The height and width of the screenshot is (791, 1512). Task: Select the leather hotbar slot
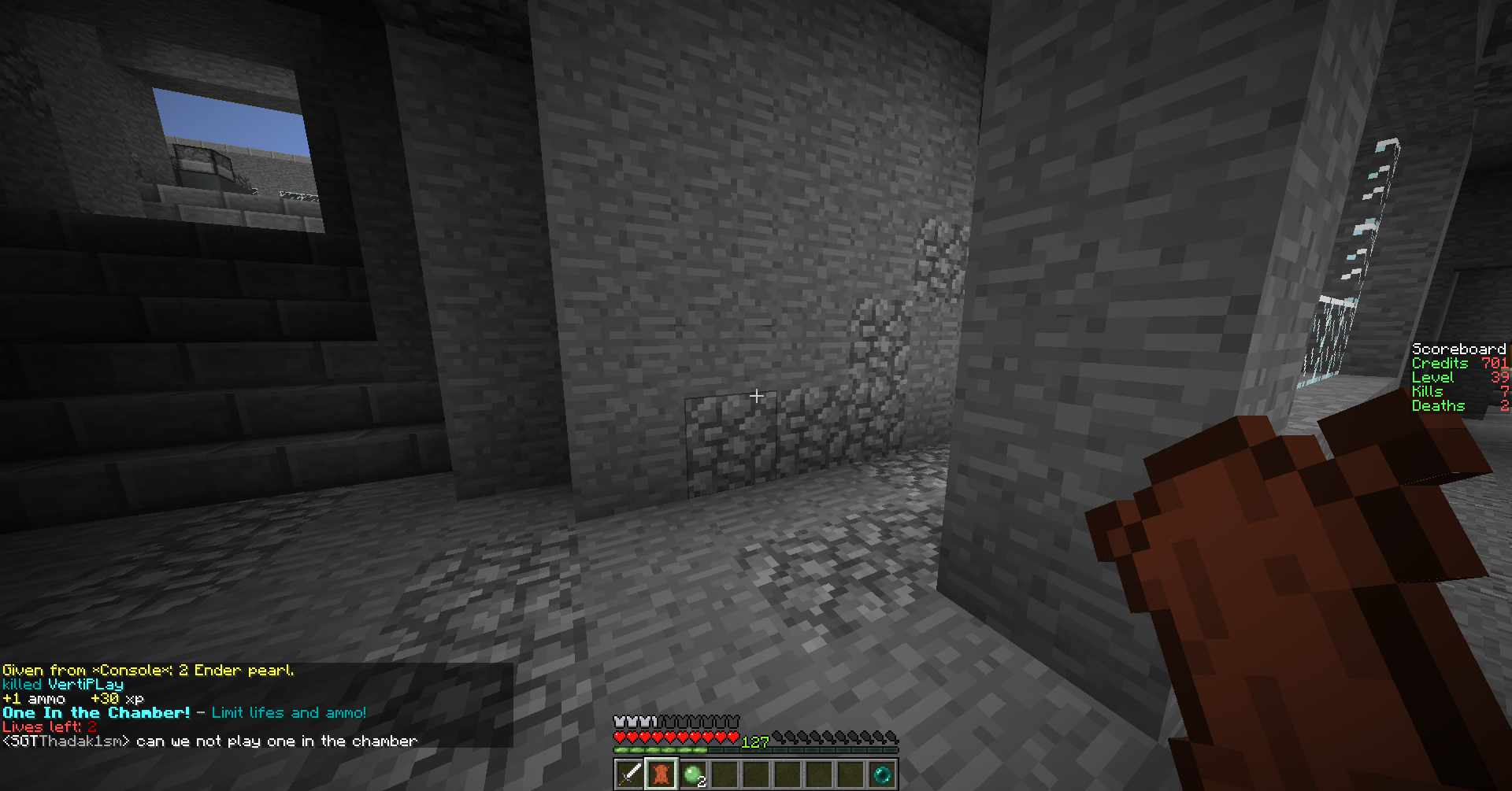(661, 774)
